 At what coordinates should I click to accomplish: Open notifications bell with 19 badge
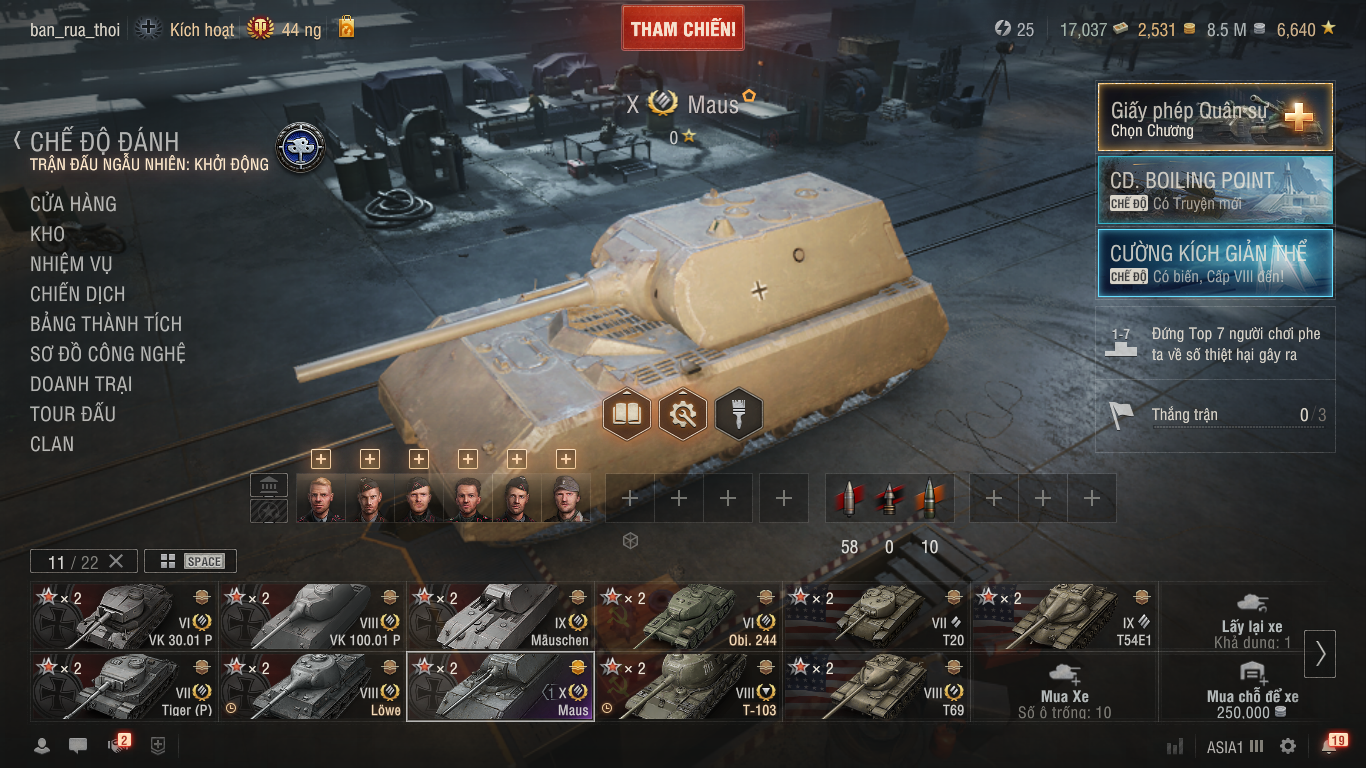click(1330, 746)
